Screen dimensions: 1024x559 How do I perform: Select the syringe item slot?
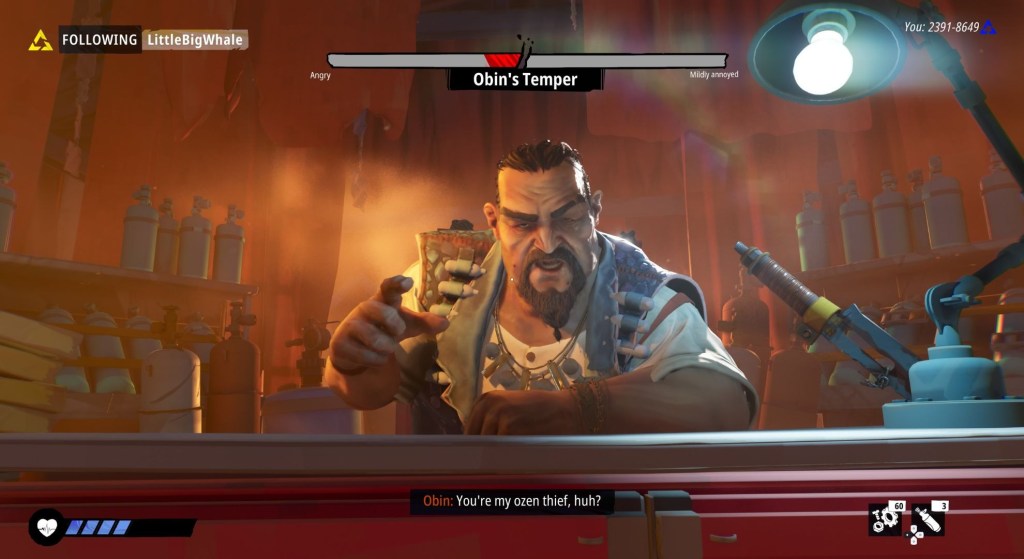click(x=925, y=519)
